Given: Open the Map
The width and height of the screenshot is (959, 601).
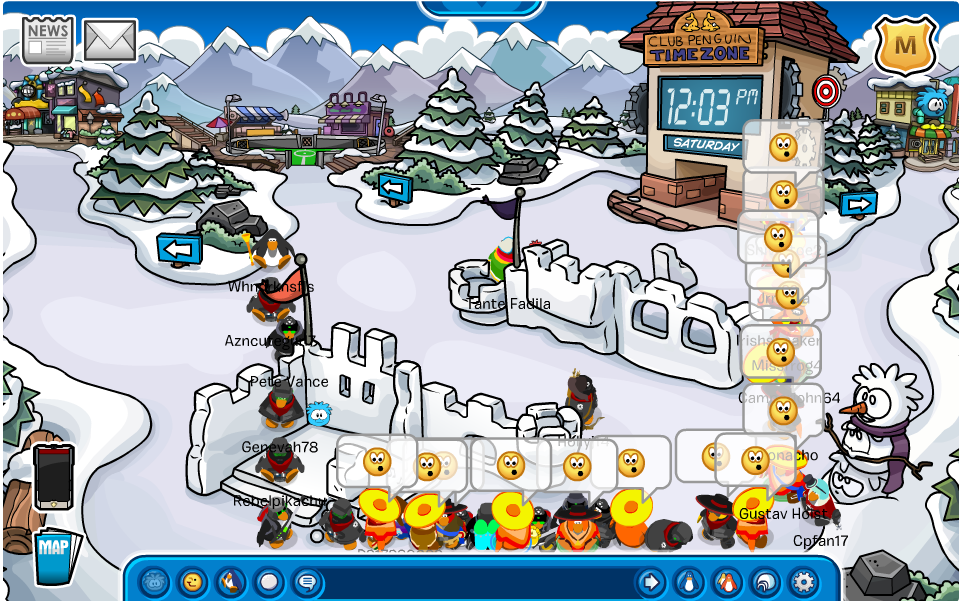Looking at the screenshot, I should (x=53, y=554).
